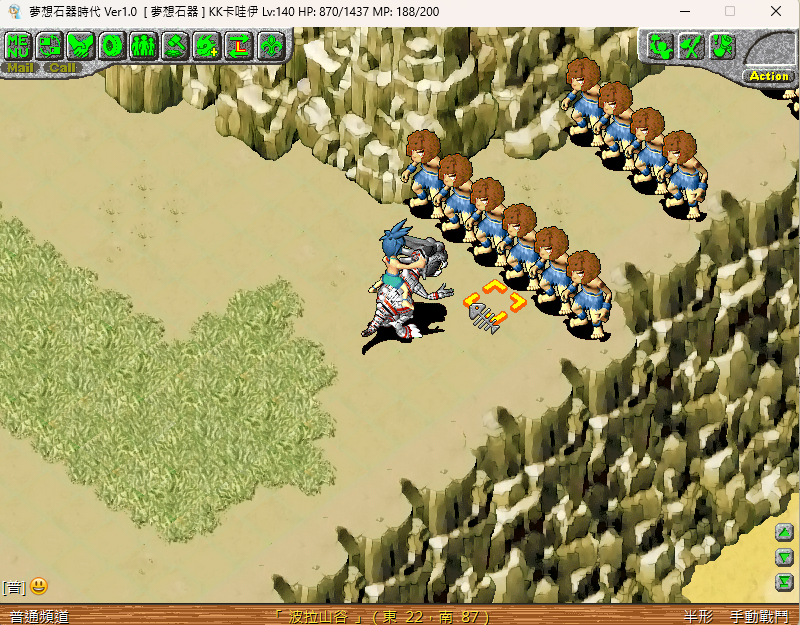This screenshot has height=625, width=800.
Task: Click the gavel auction icon
Action: (x=175, y=45)
